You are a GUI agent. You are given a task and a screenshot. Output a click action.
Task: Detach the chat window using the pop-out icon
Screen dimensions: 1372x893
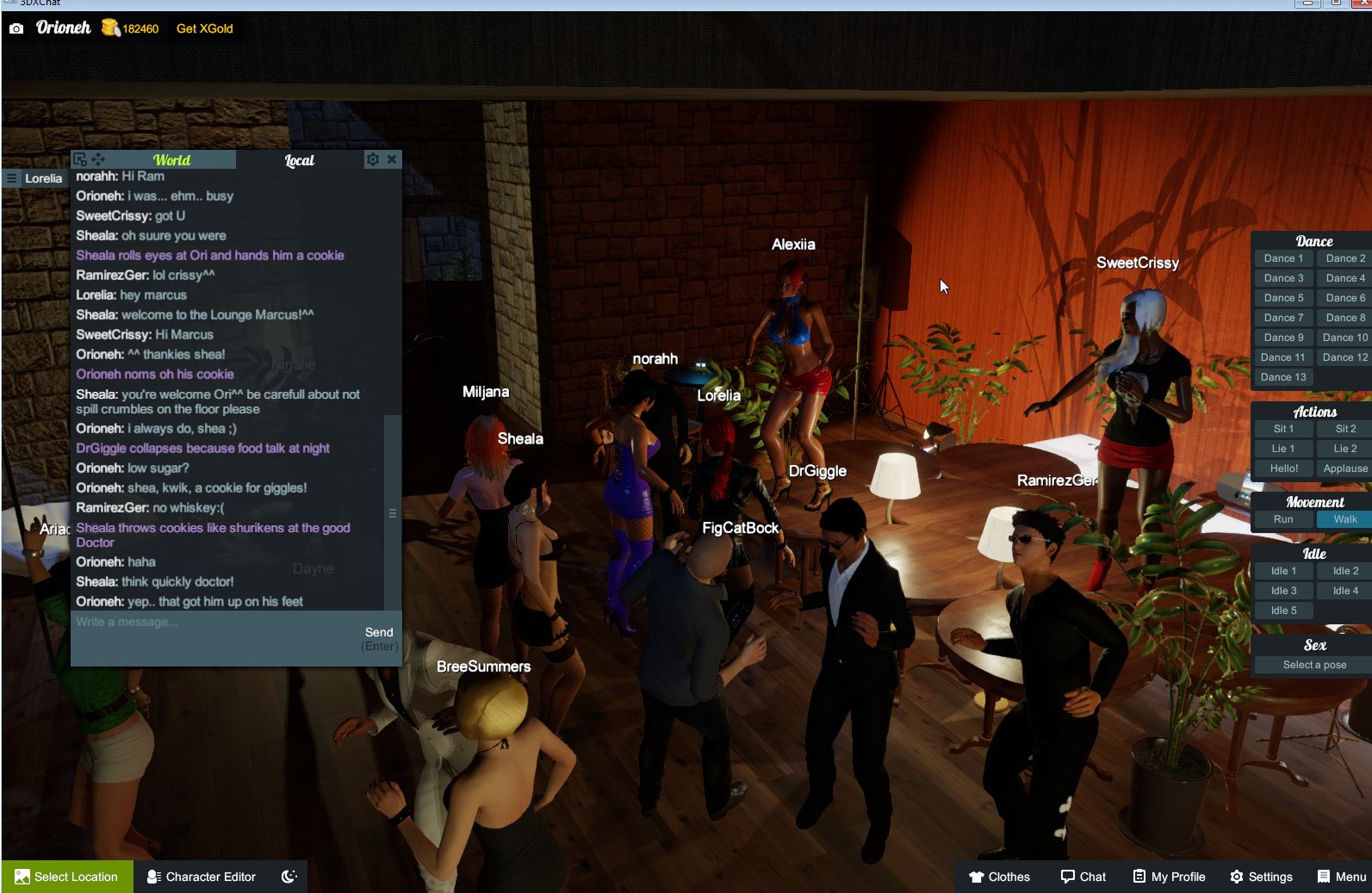tap(78, 158)
